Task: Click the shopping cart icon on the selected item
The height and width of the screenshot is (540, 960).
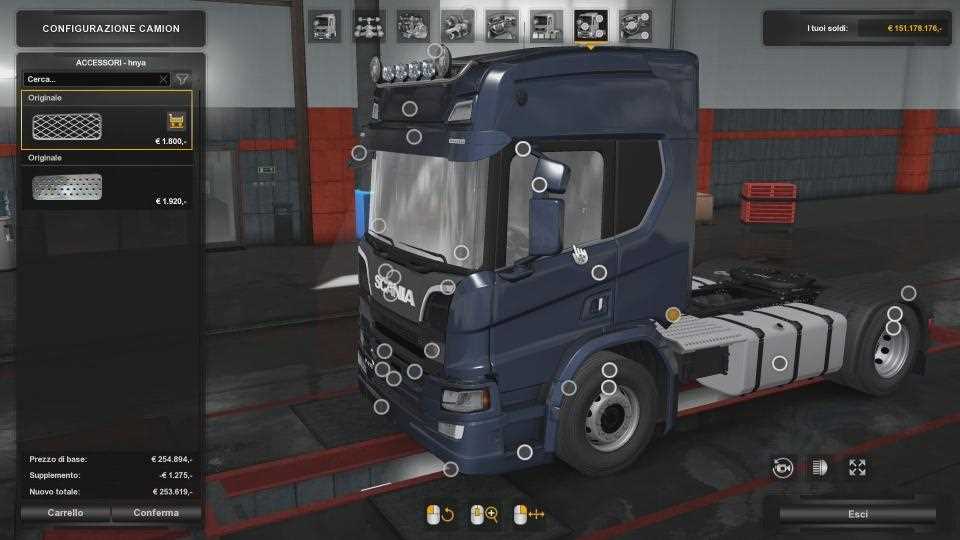Action: coord(176,121)
